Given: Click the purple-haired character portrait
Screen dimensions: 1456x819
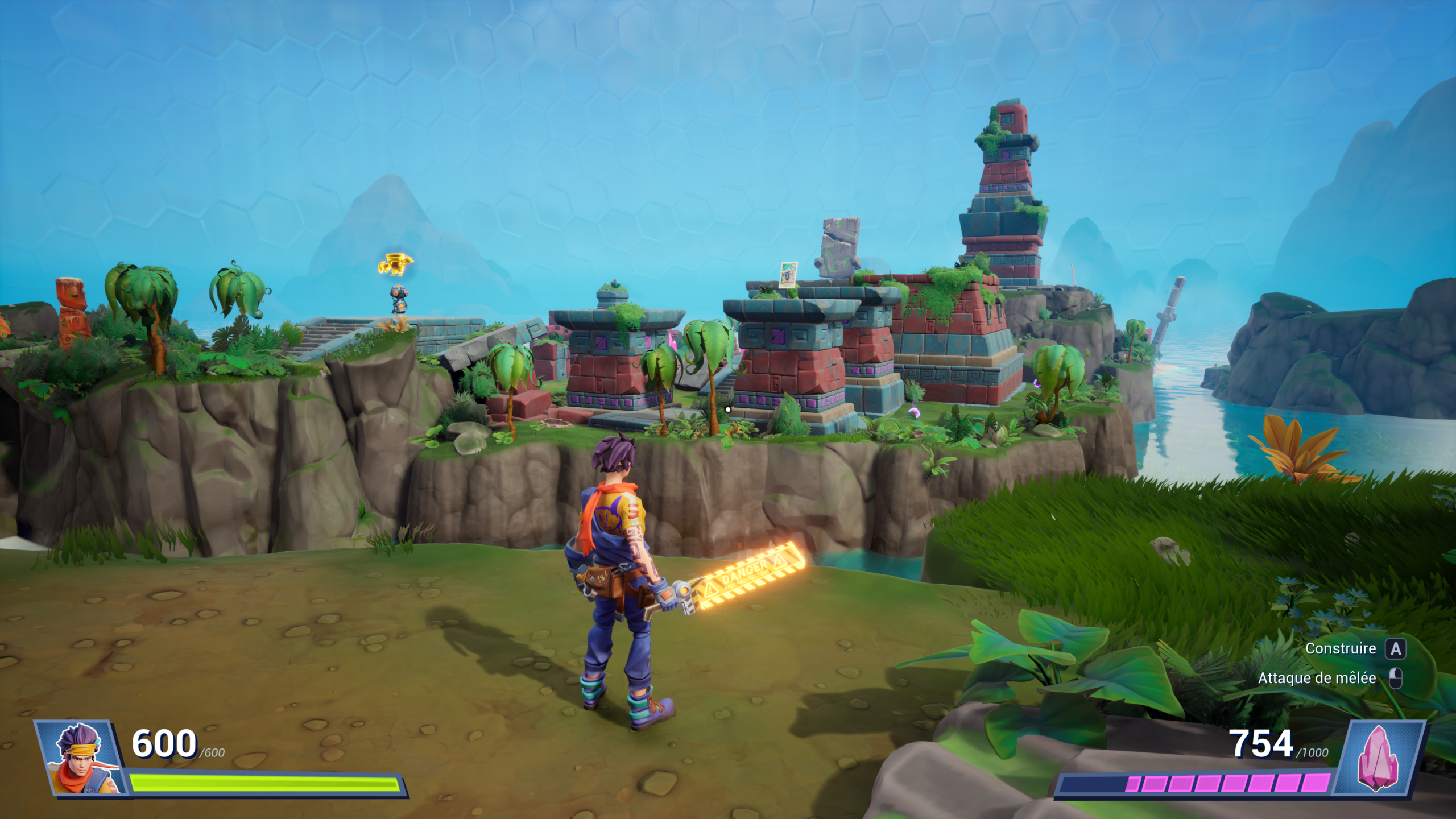Looking at the screenshot, I should [x=80, y=758].
